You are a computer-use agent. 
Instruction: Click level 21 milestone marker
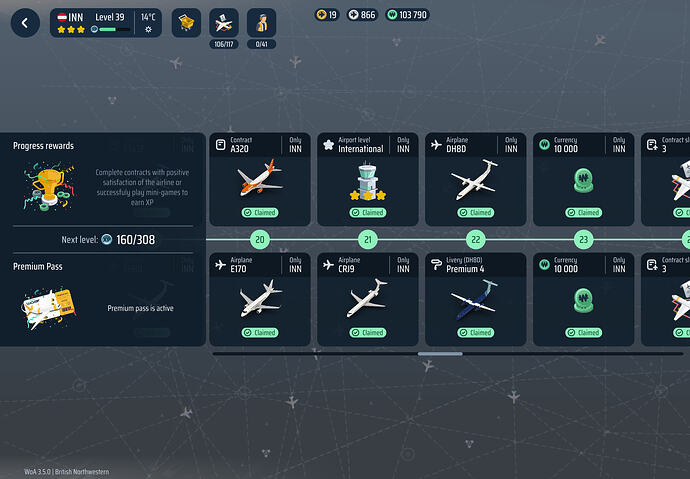(x=368, y=240)
